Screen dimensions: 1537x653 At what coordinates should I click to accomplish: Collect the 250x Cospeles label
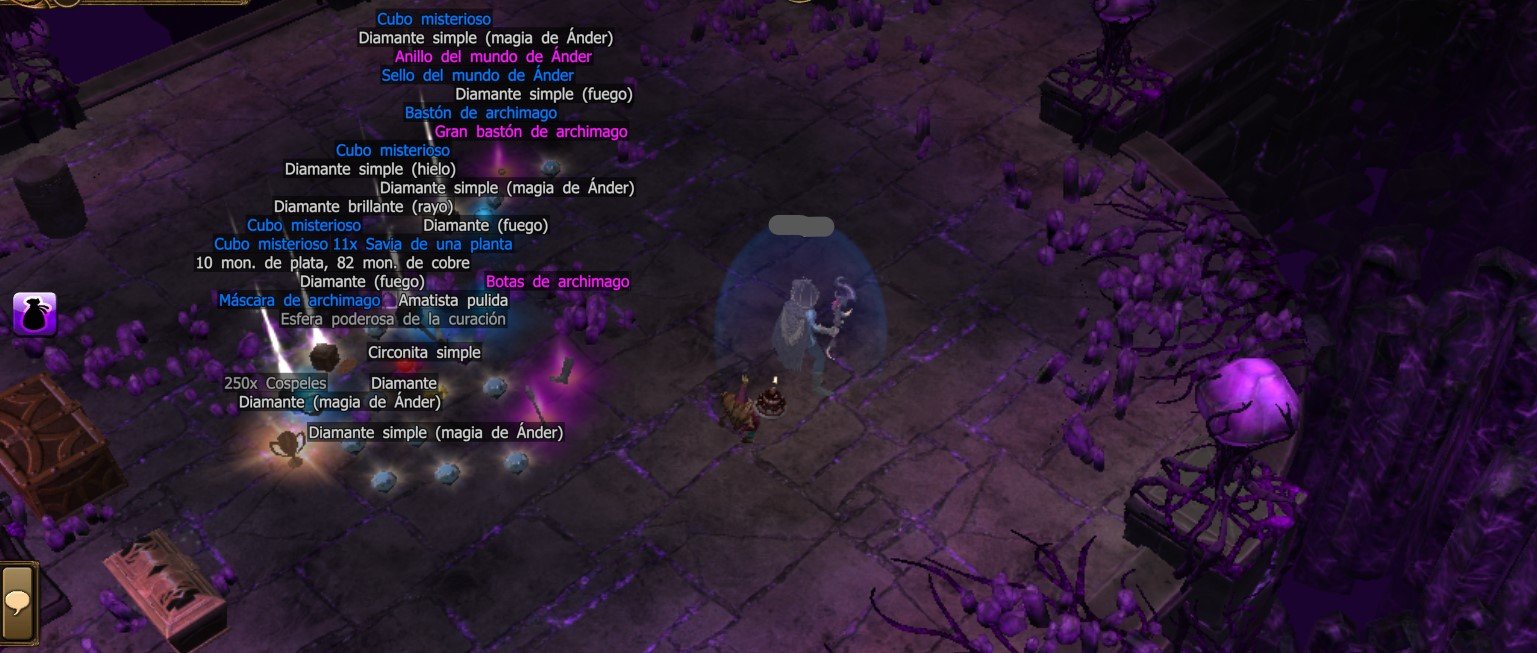coord(275,384)
